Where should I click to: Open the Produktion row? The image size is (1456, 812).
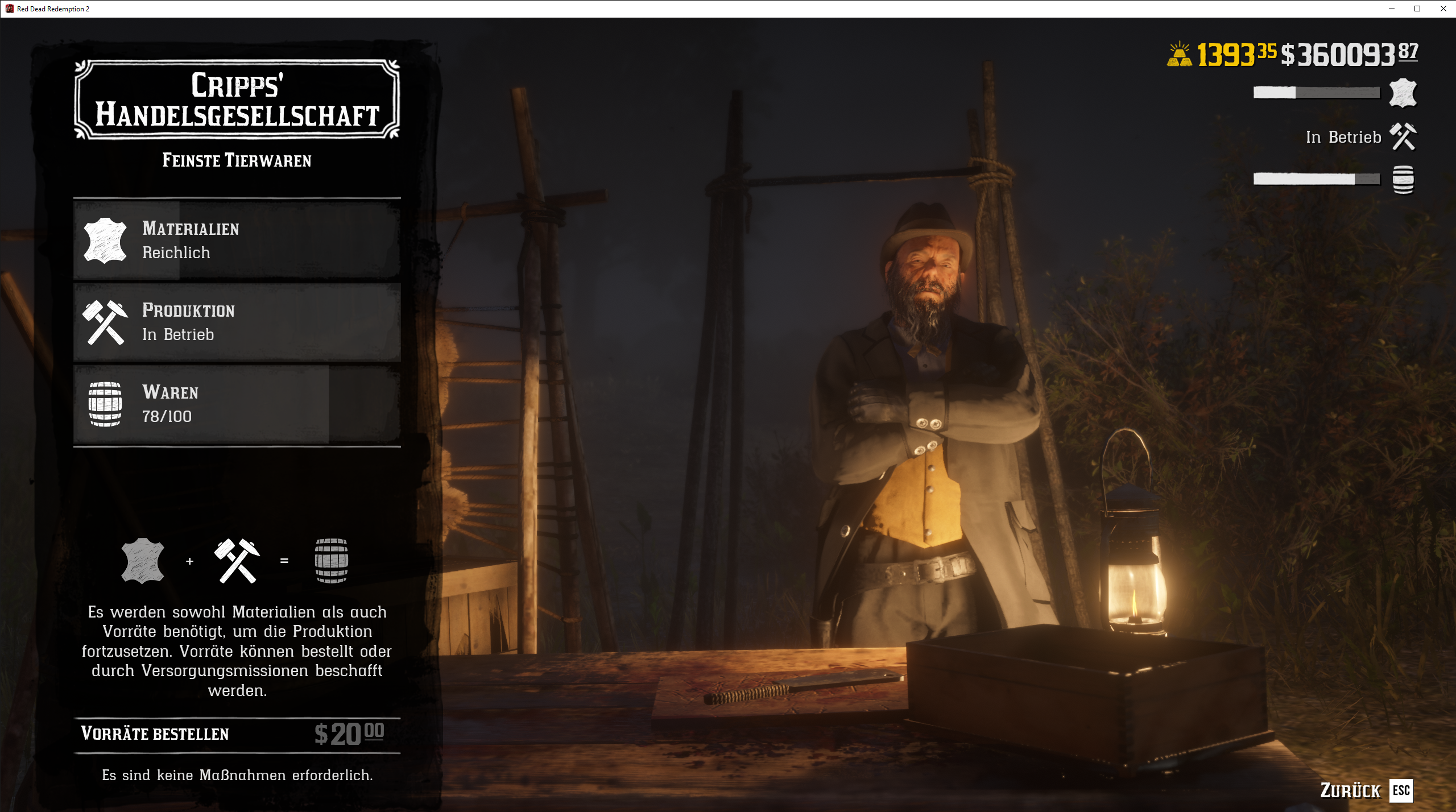pyautogui.click(x=237, y=322)
